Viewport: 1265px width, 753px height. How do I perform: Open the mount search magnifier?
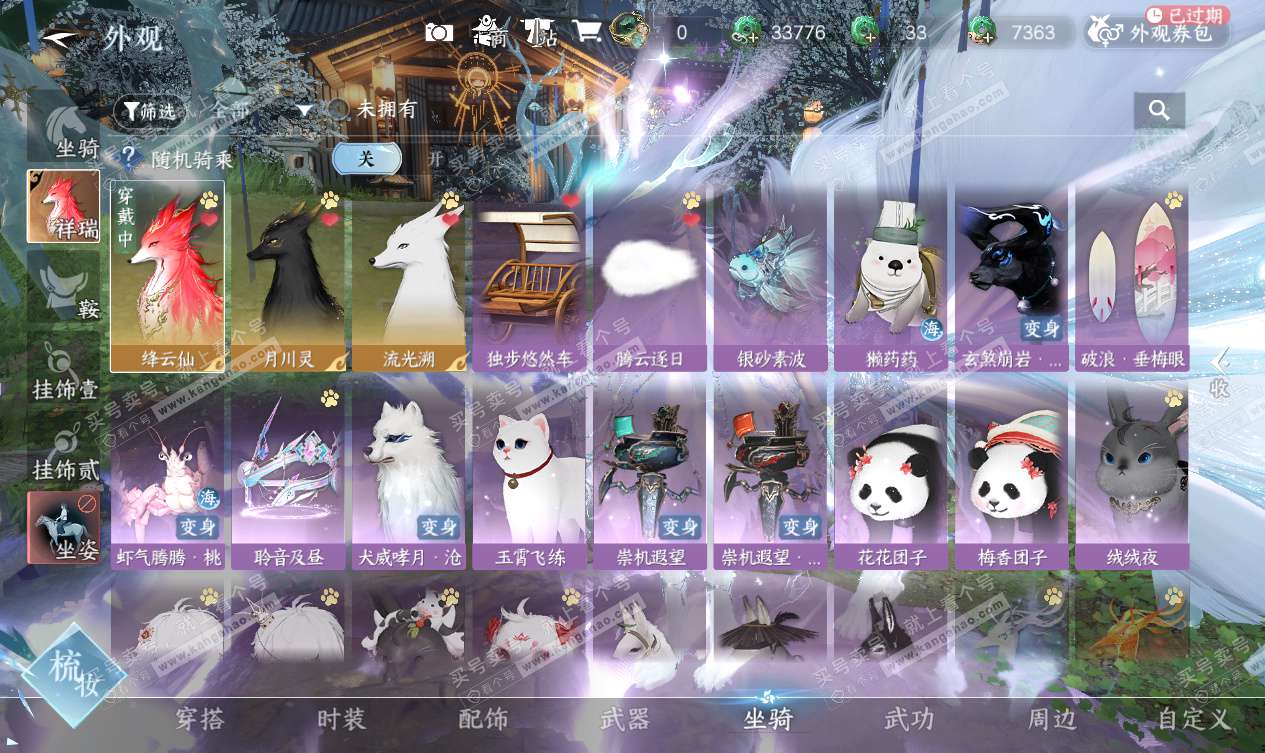point(1159,110)
